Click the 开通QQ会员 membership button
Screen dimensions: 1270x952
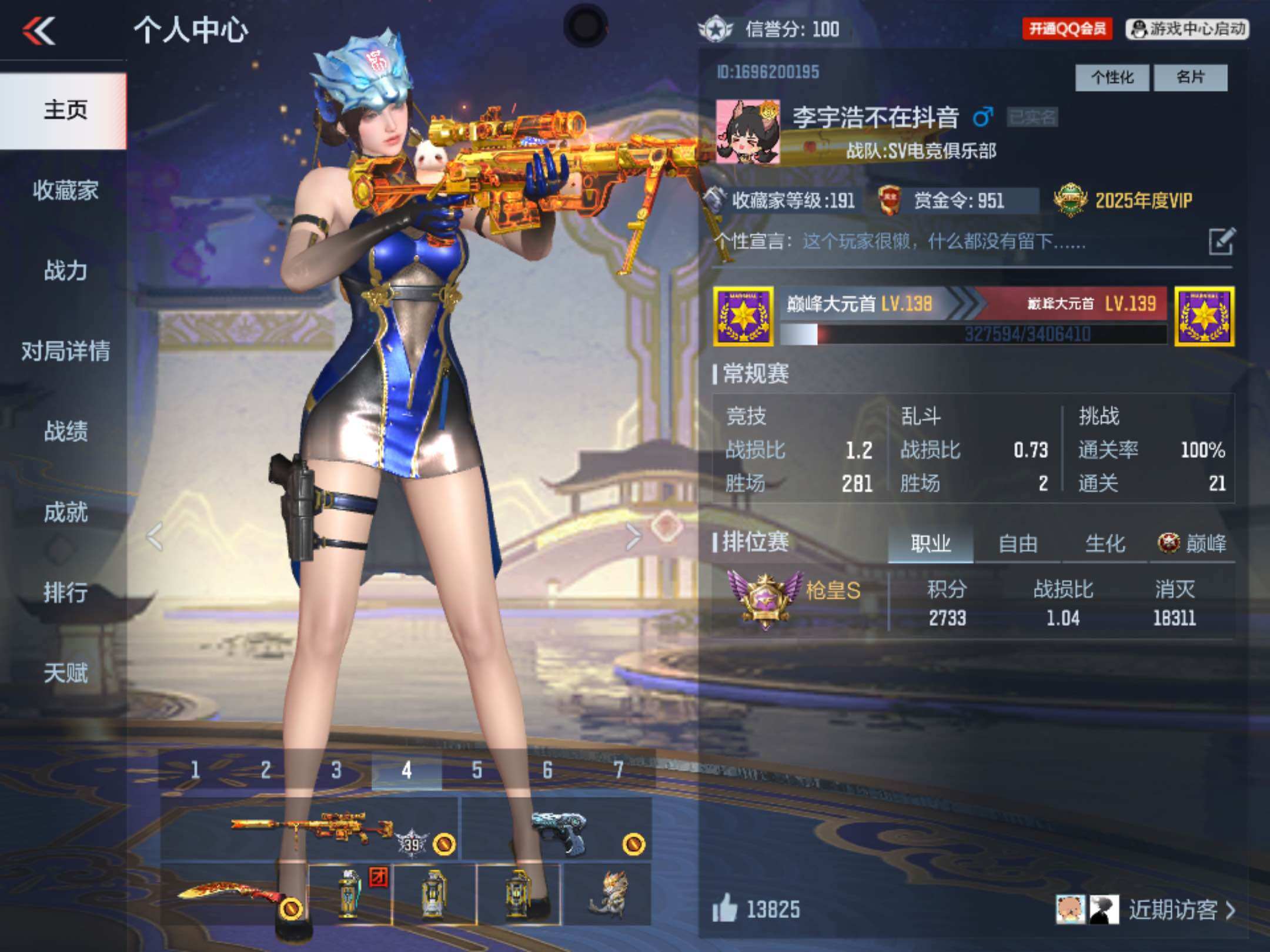(1067, 29)
